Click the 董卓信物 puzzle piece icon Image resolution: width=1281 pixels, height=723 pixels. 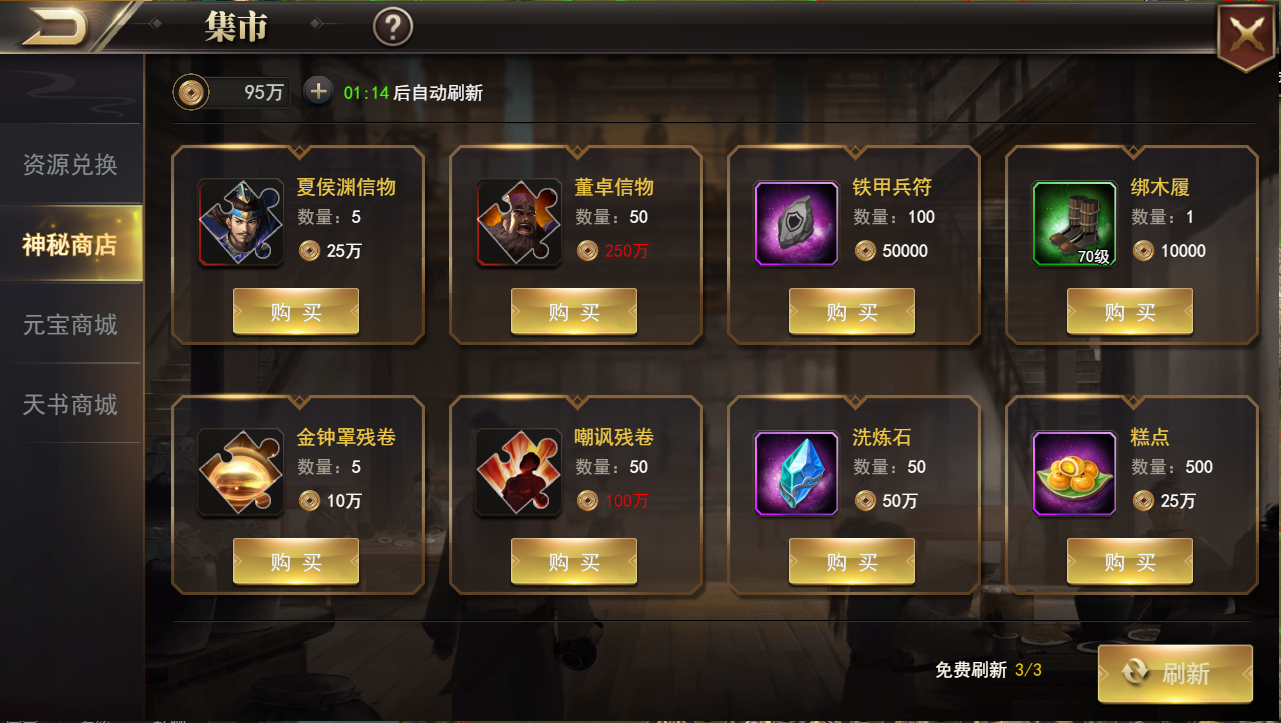(x=518, y=222)
